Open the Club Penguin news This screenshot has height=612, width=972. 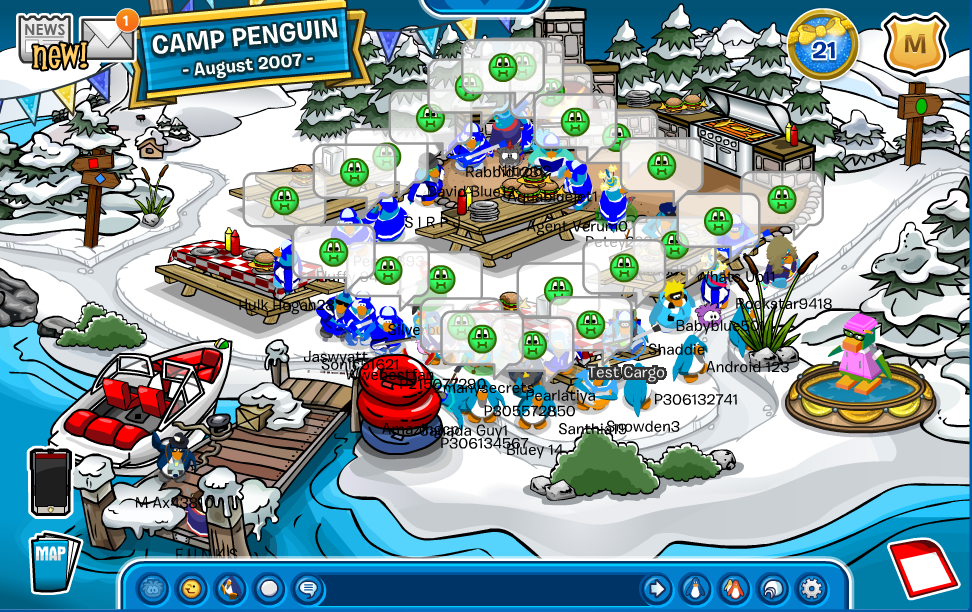44,41
